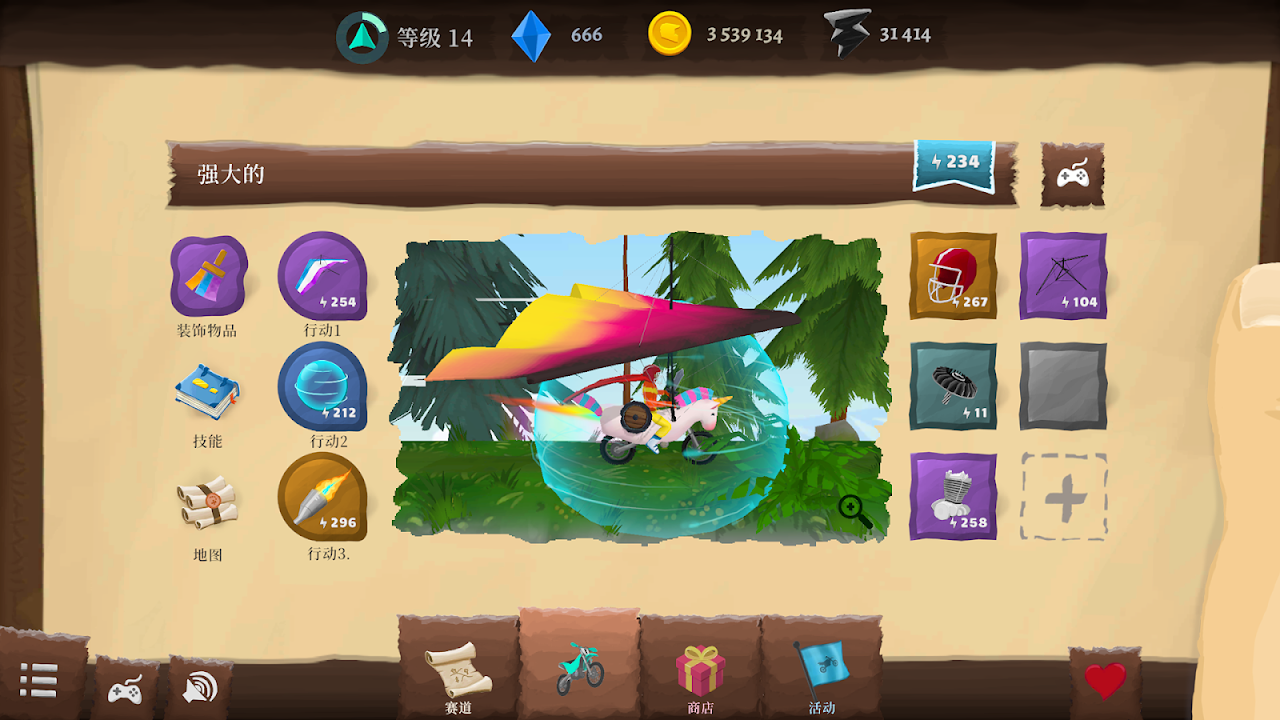This screenshot has width=1280, height=720.
Task: Choose the armored glove item
Action: (x=953, y=496)
